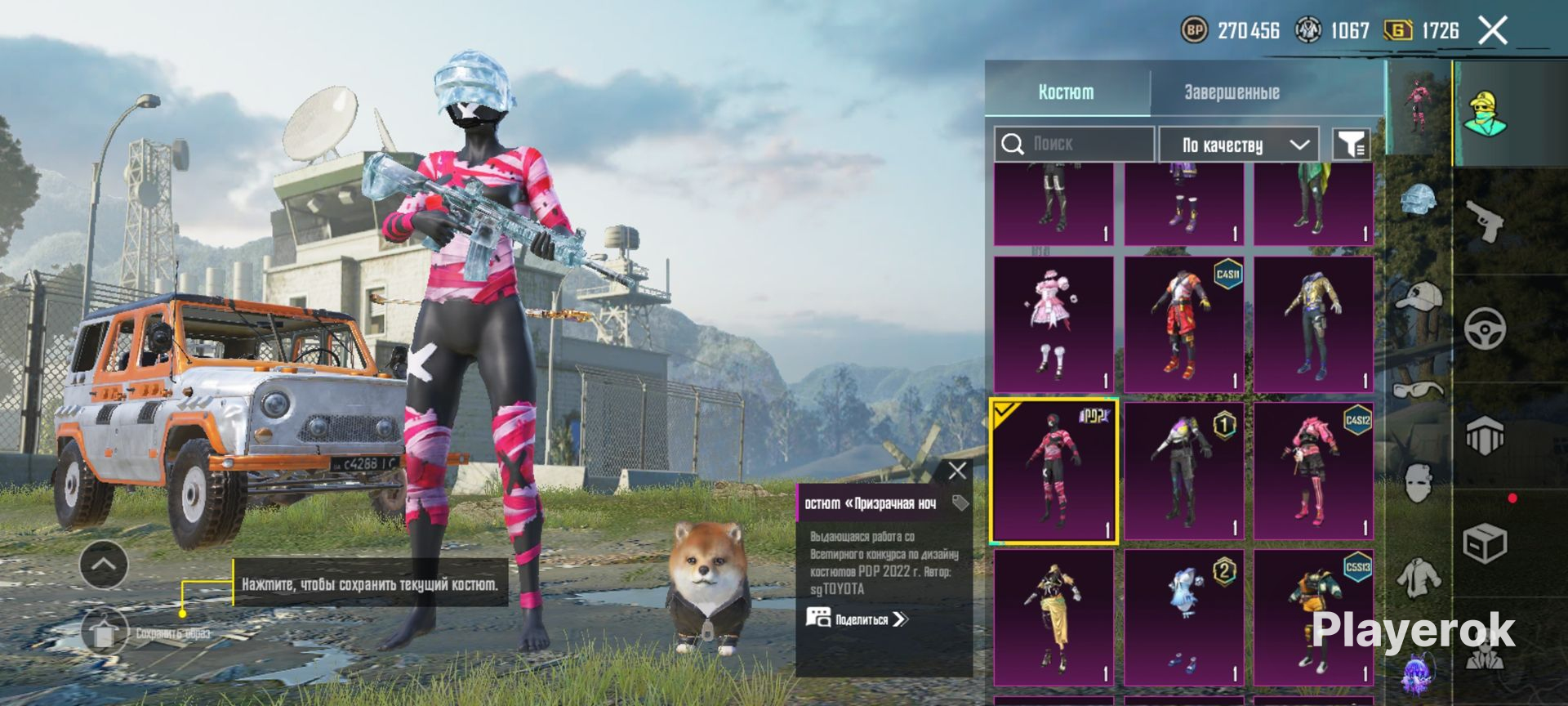This screenshot has width=1568, height=706.
Task: Save the current look with Сохранить образ
Action: click(104, 633)
